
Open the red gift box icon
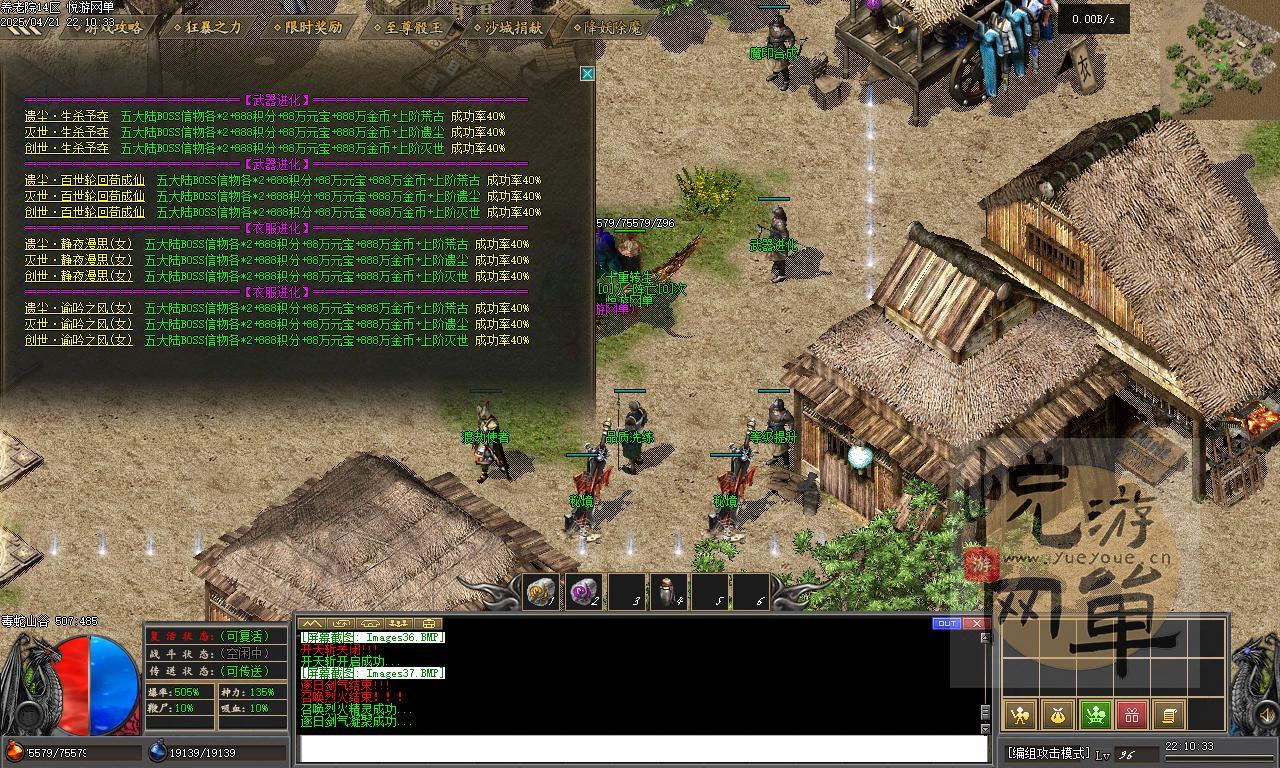(x=1131, y=714)
